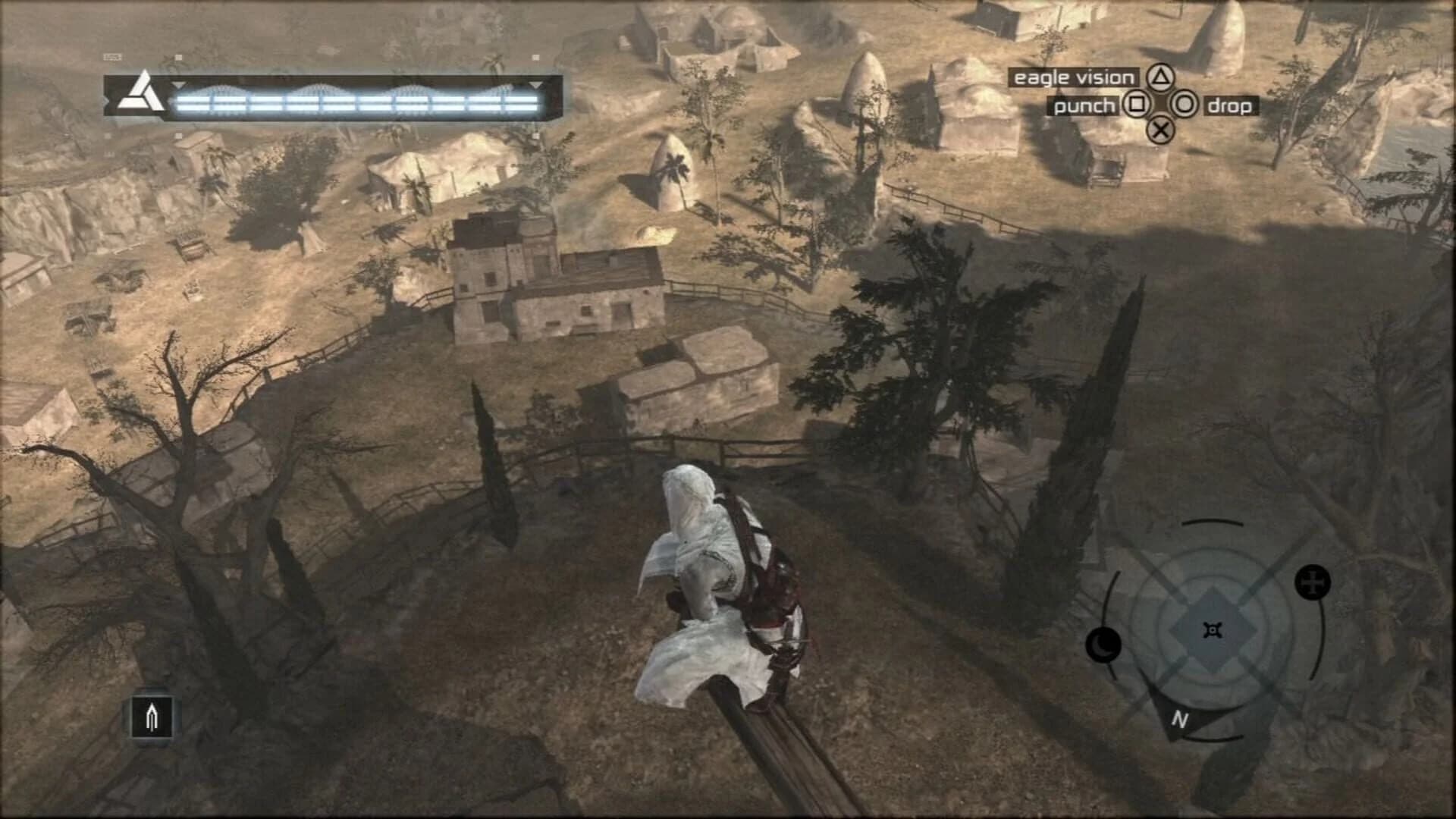
Task: Click the downward chevron on the sync bar
Action: point(178,86)
